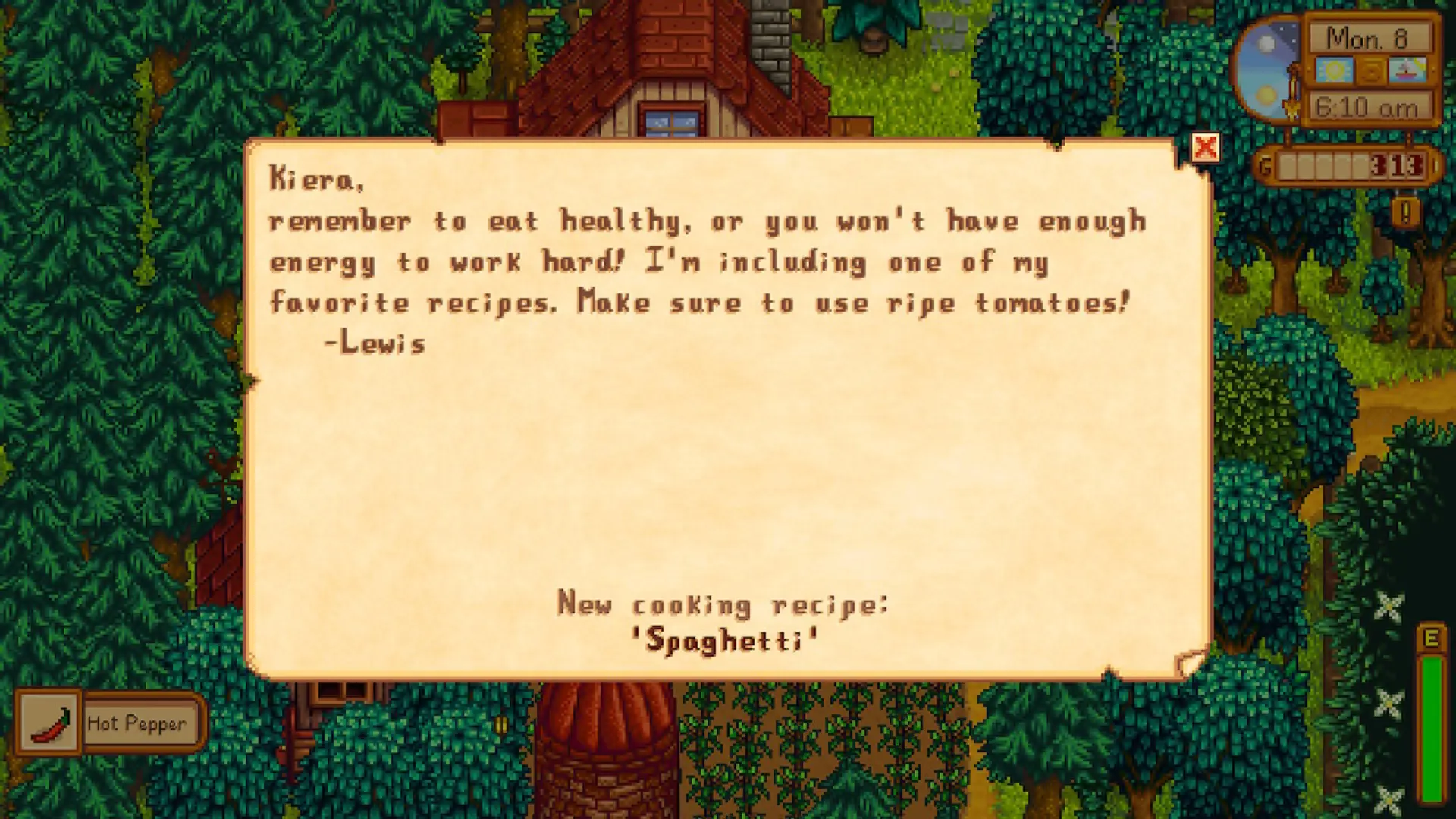Select the festival flag icon in the HUD

[1371, 71]
